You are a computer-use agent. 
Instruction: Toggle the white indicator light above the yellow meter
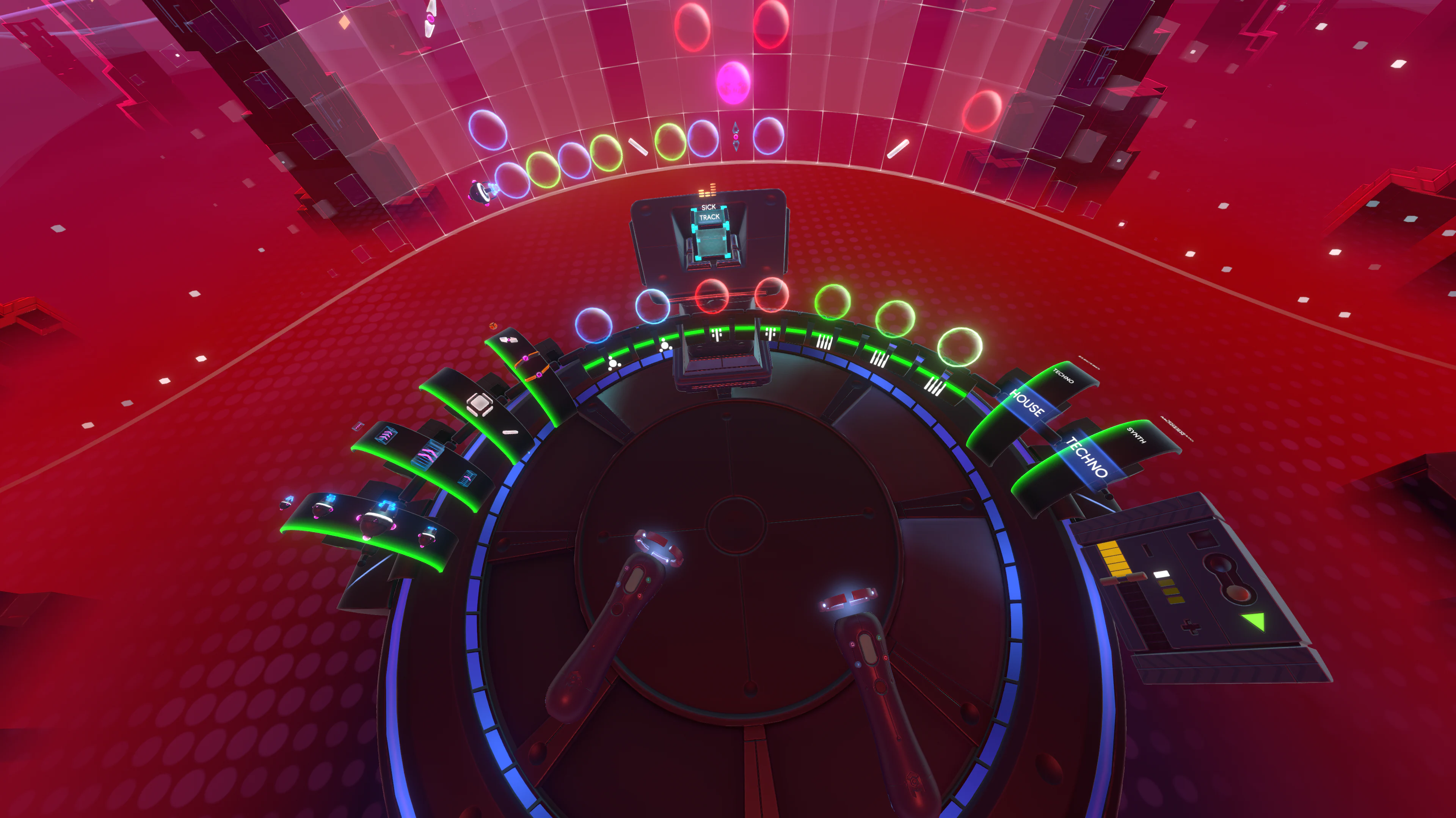click(1161, 575)
